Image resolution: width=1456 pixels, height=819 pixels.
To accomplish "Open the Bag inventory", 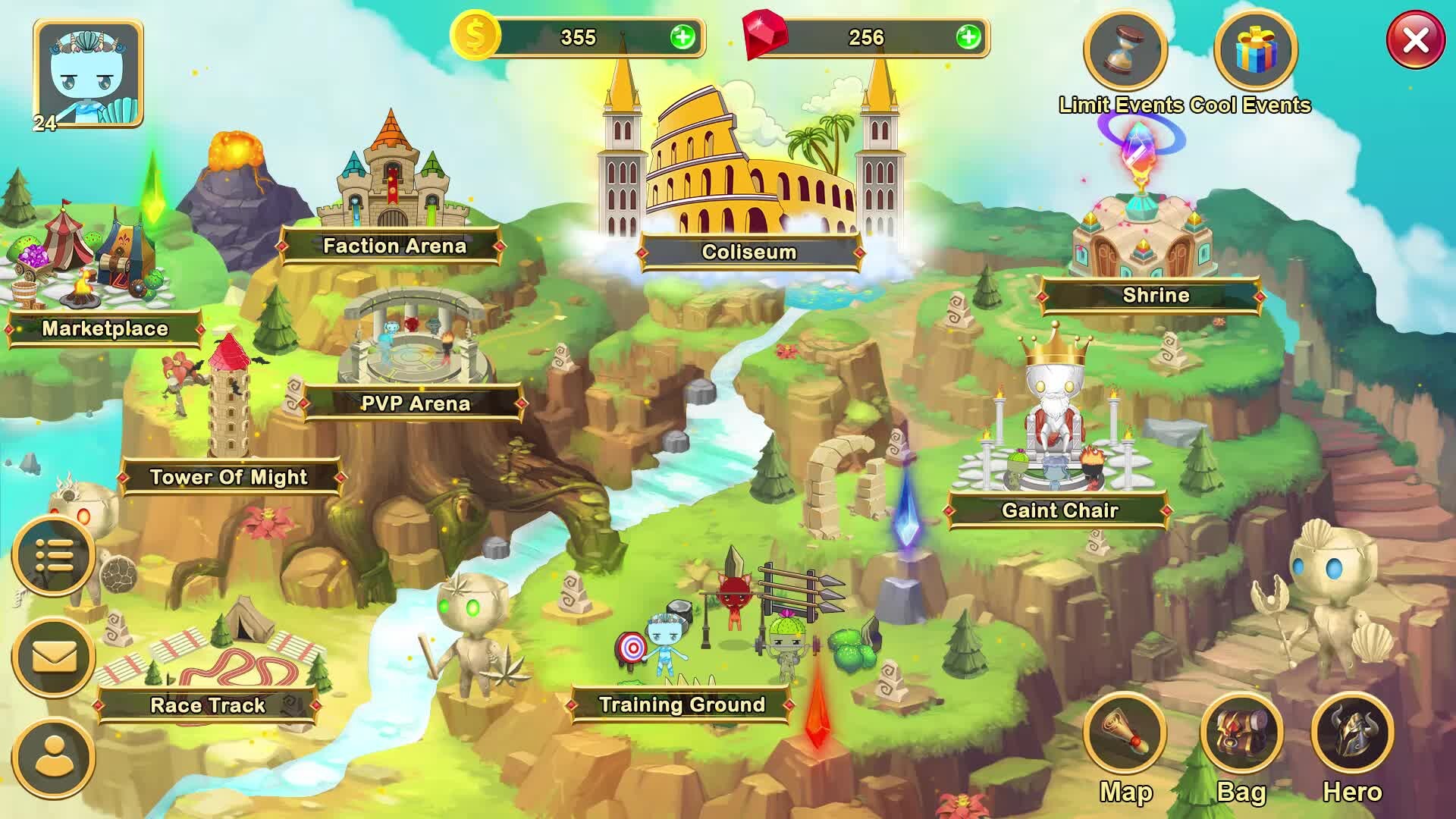I will pos(1241,735).
